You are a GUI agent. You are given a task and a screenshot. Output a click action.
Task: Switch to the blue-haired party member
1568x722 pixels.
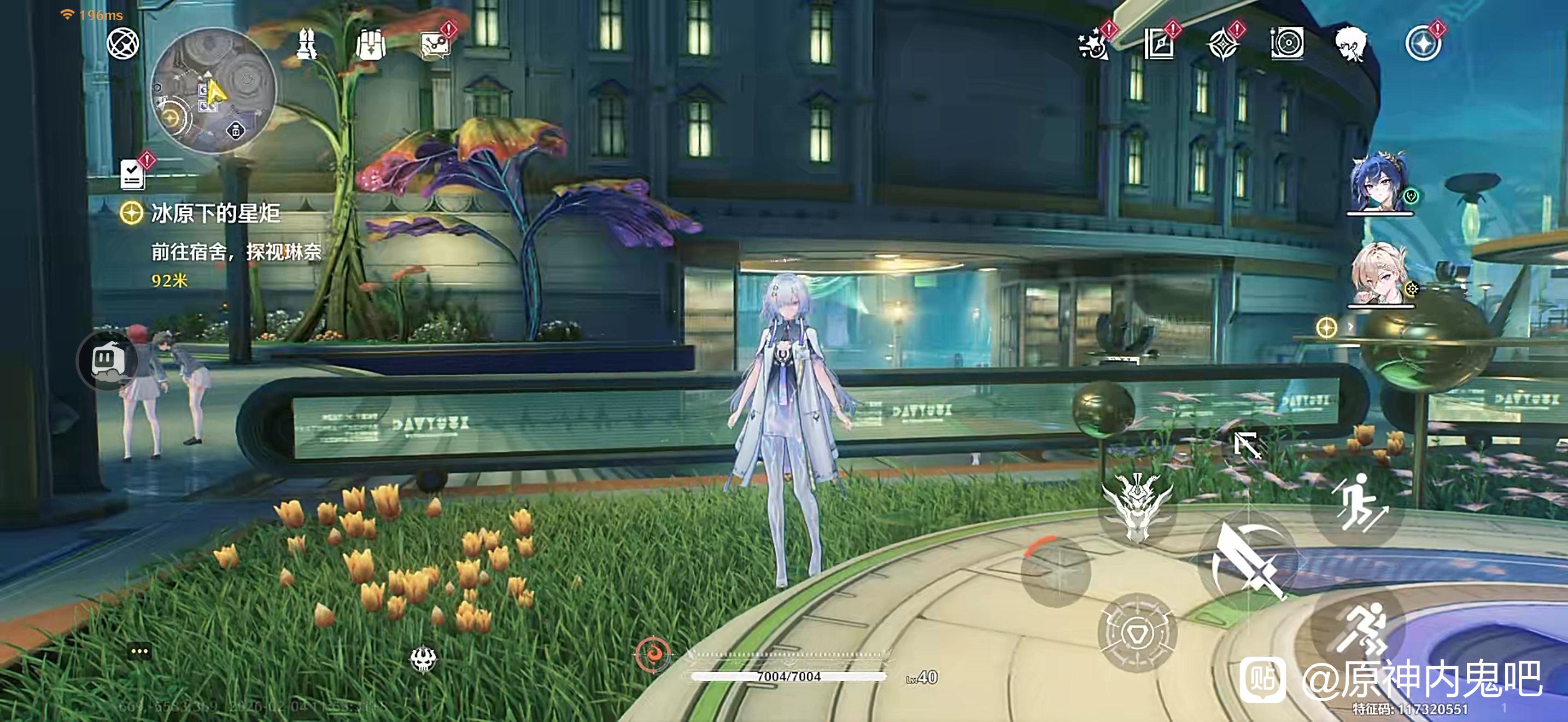pos(1379,183)
